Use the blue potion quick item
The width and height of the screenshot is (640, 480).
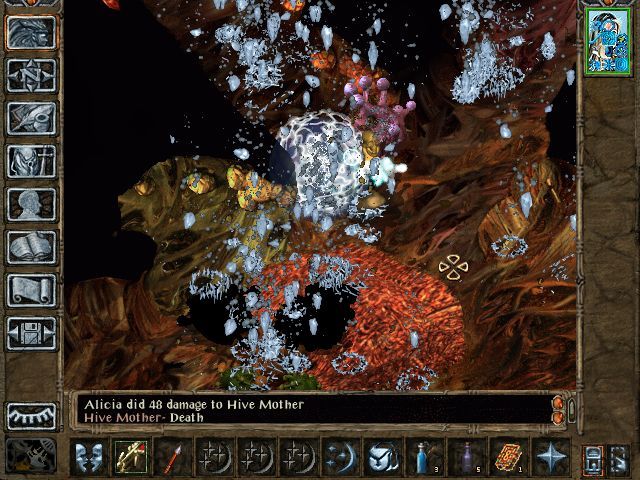(x=424, y=457)
